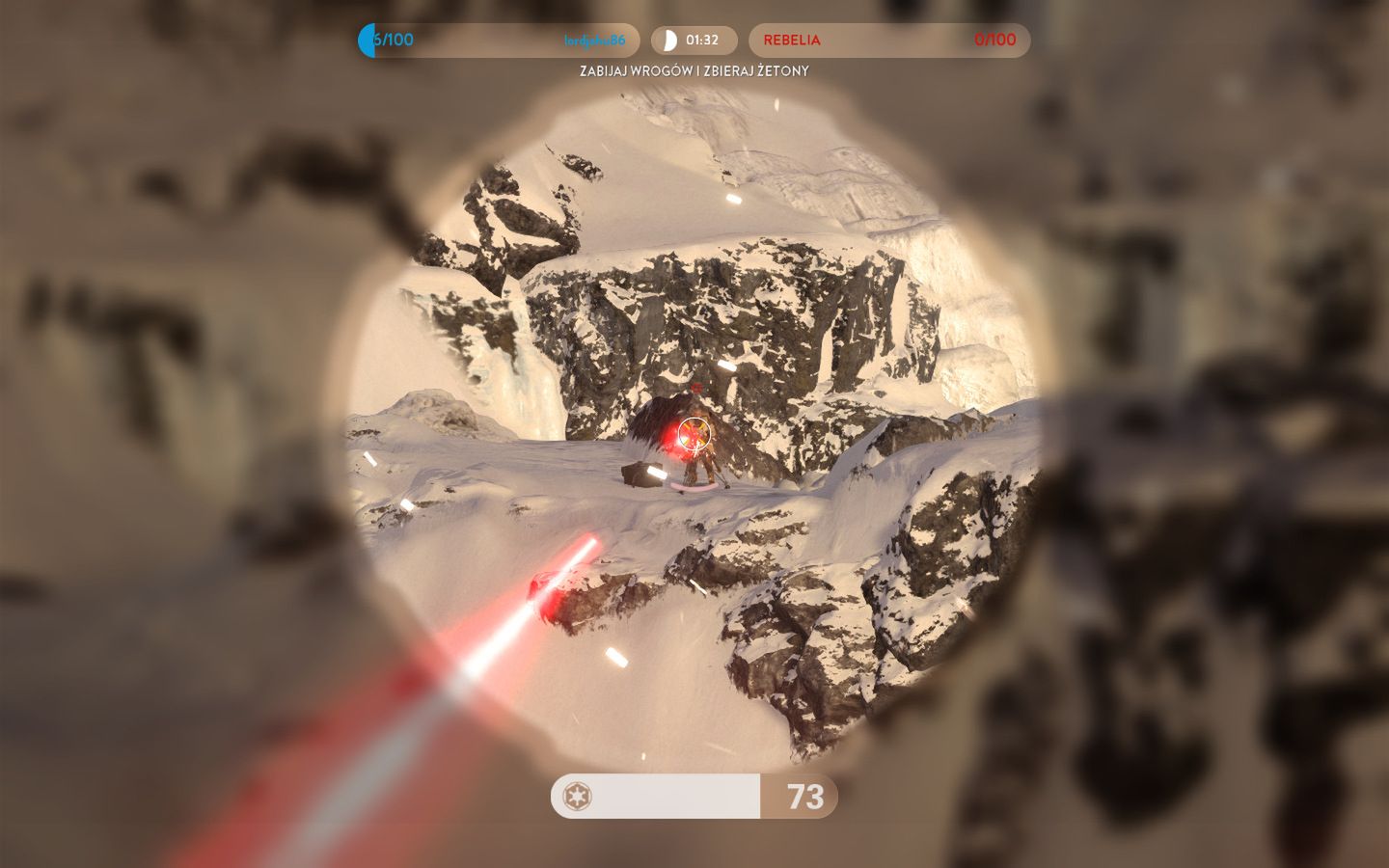Click the REBELIA team label
1389x868 pixels.
coord(791,41)
